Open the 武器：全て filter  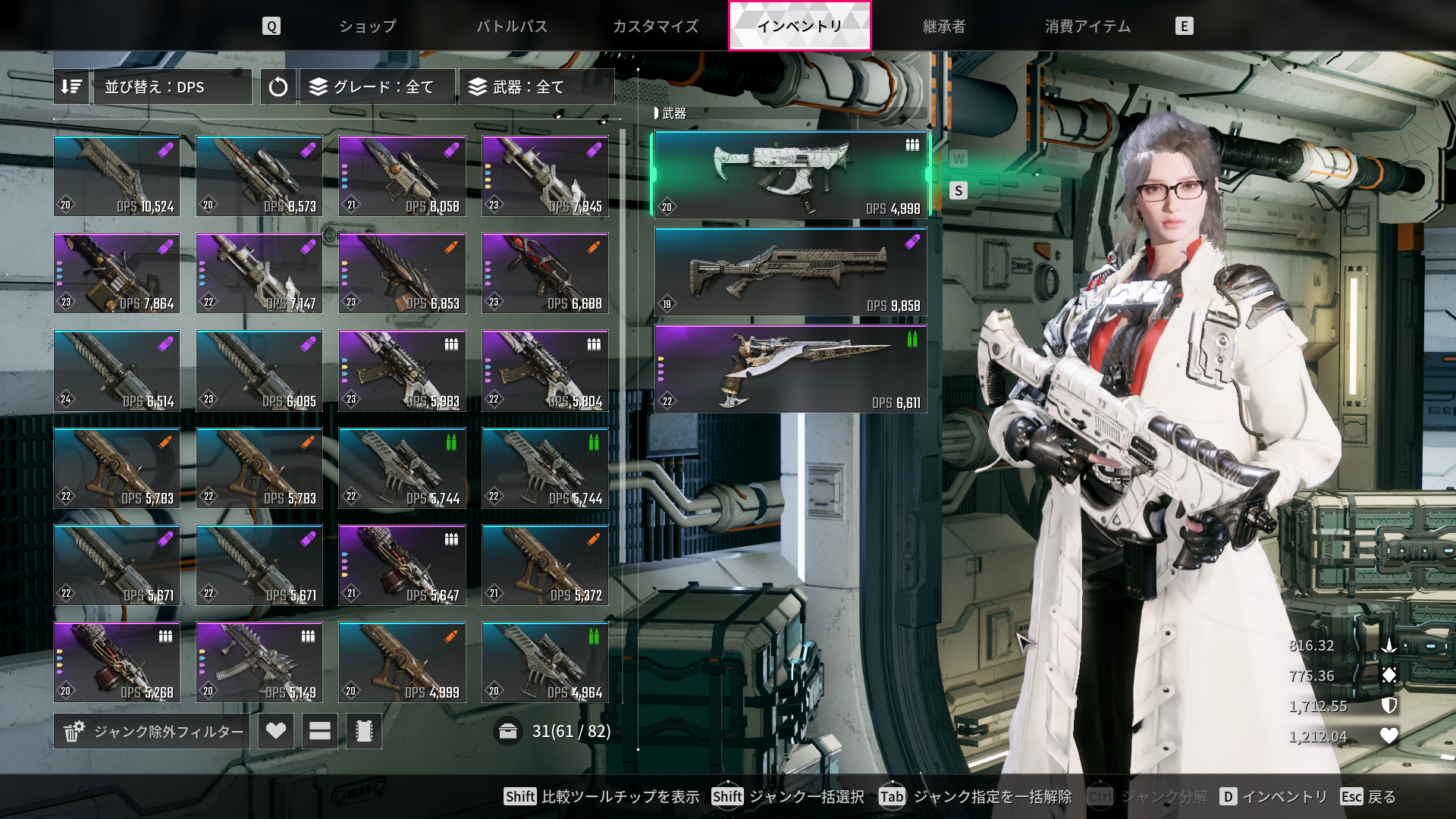(536, 87)
